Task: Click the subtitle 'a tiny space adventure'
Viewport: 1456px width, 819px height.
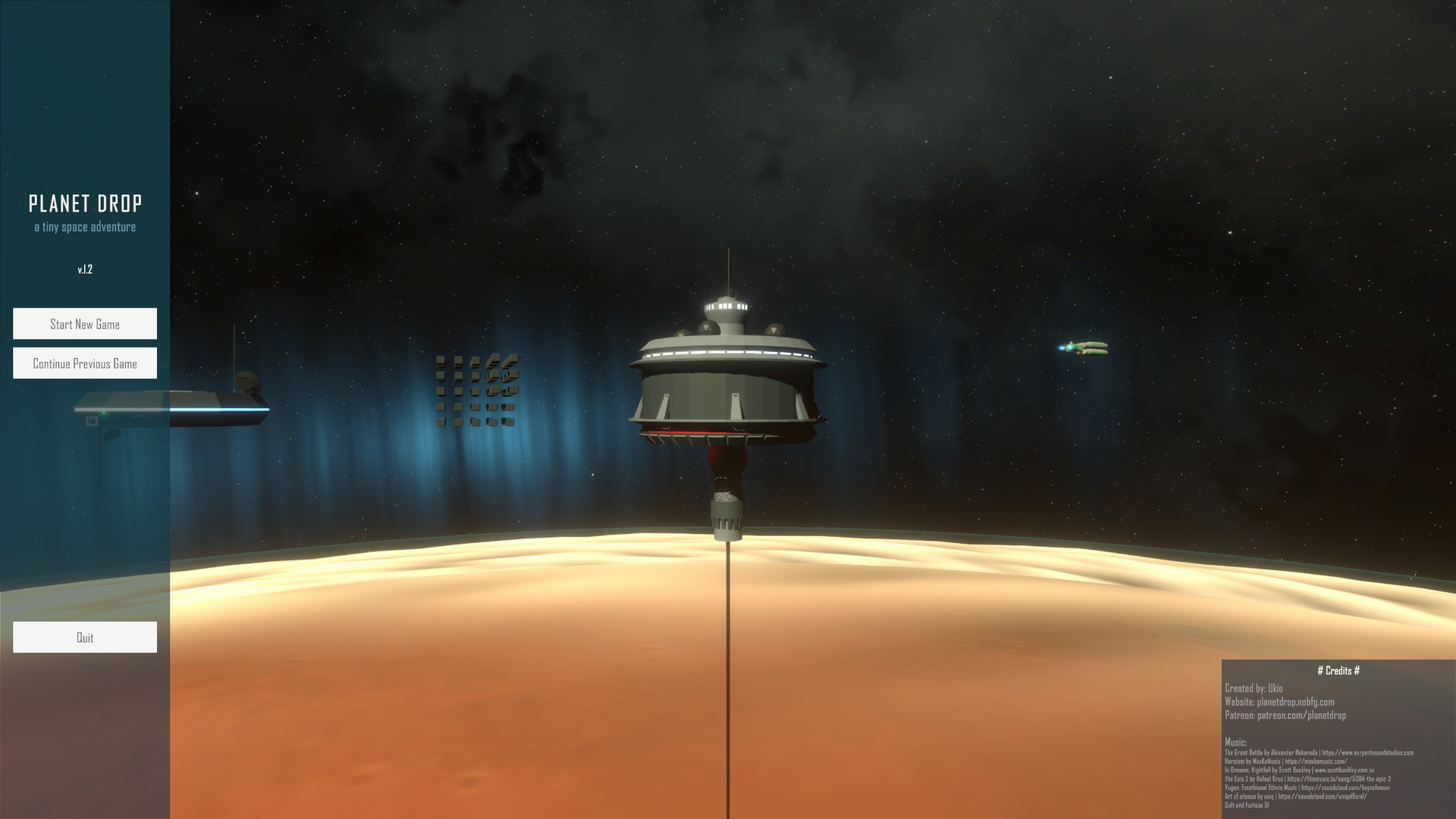Action: tap(86, 226)
